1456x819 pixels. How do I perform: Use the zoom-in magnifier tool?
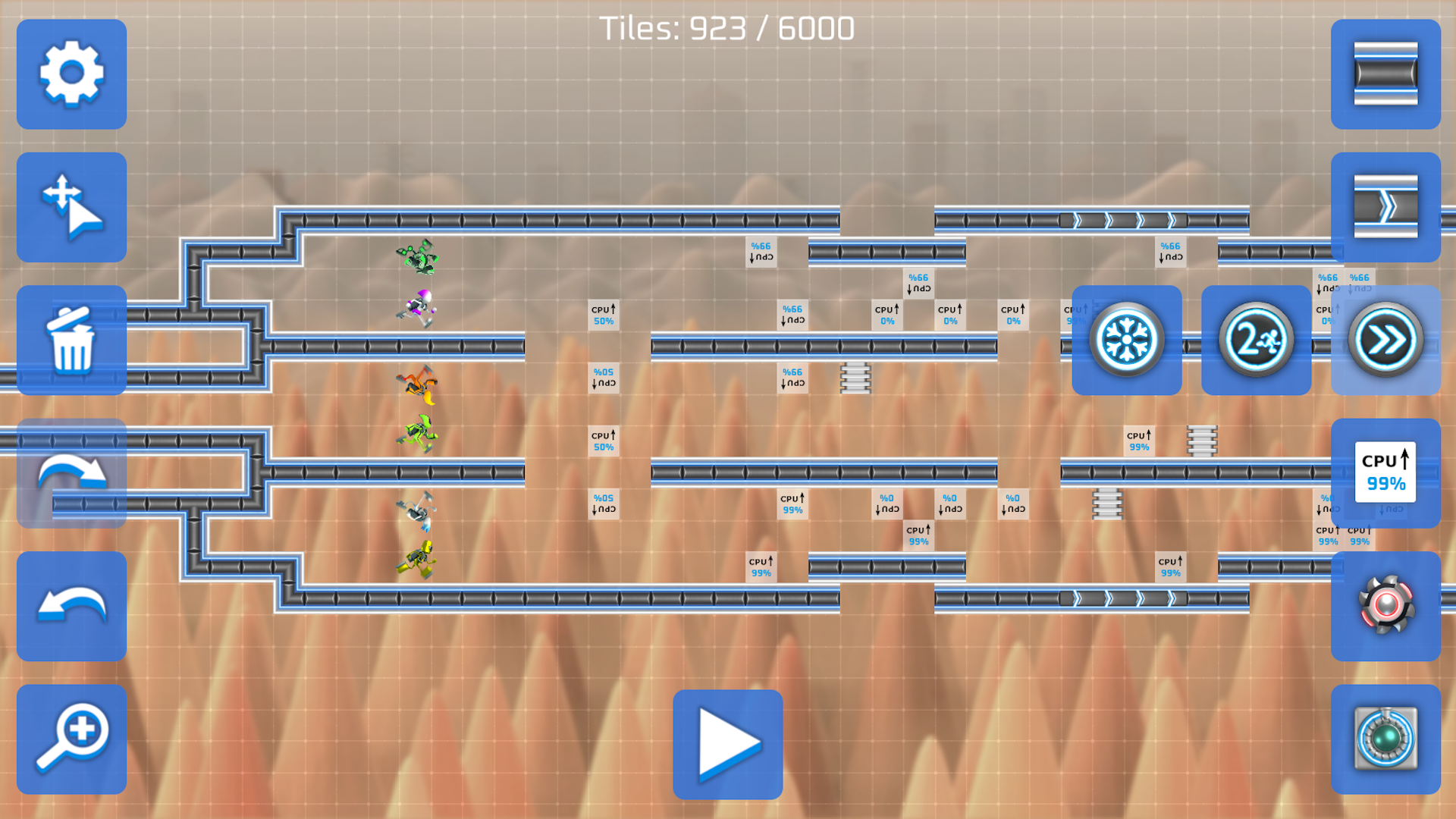(x=71, y=737)
